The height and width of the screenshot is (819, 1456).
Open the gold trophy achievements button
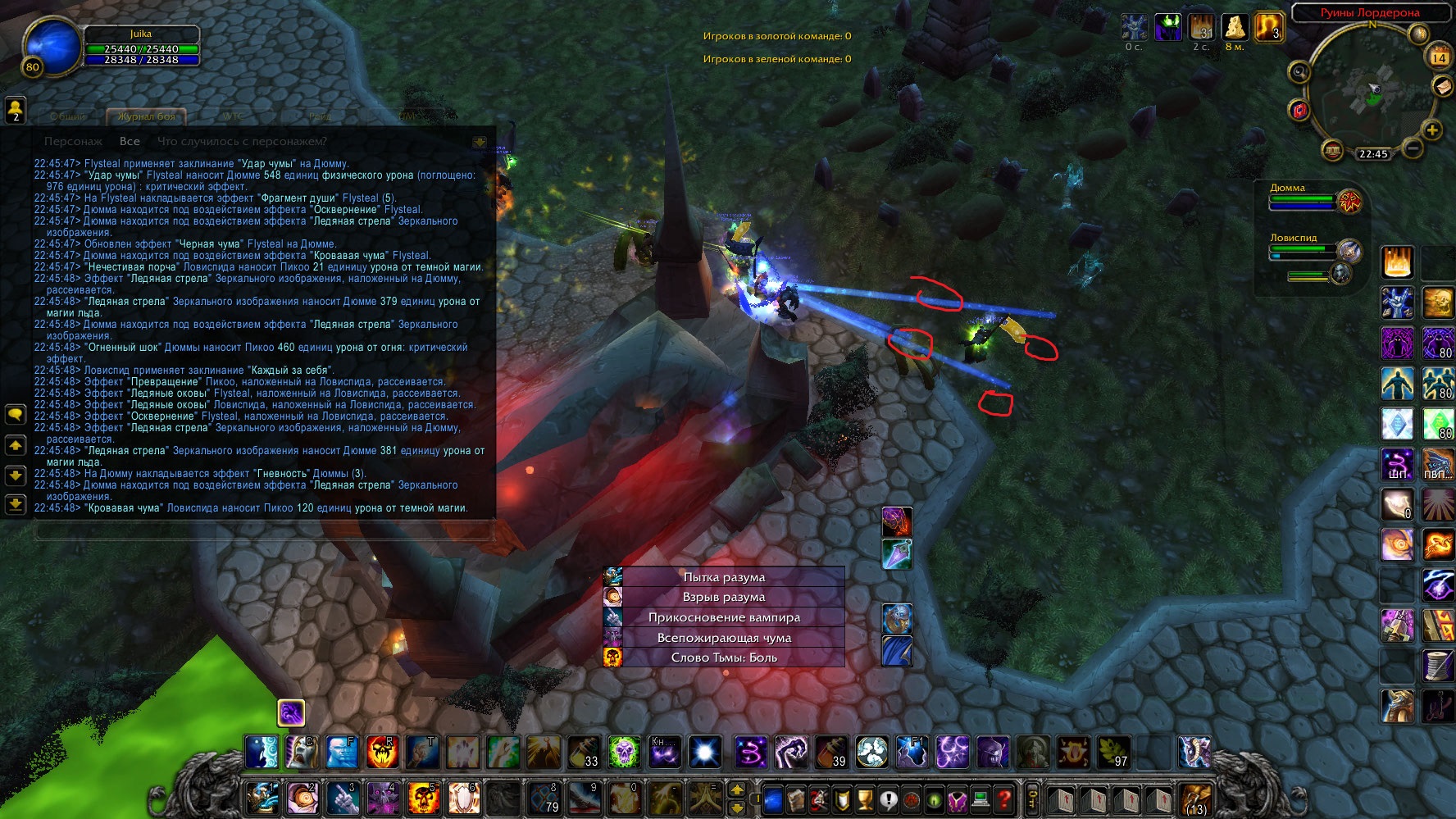click(x=865, y=799)
